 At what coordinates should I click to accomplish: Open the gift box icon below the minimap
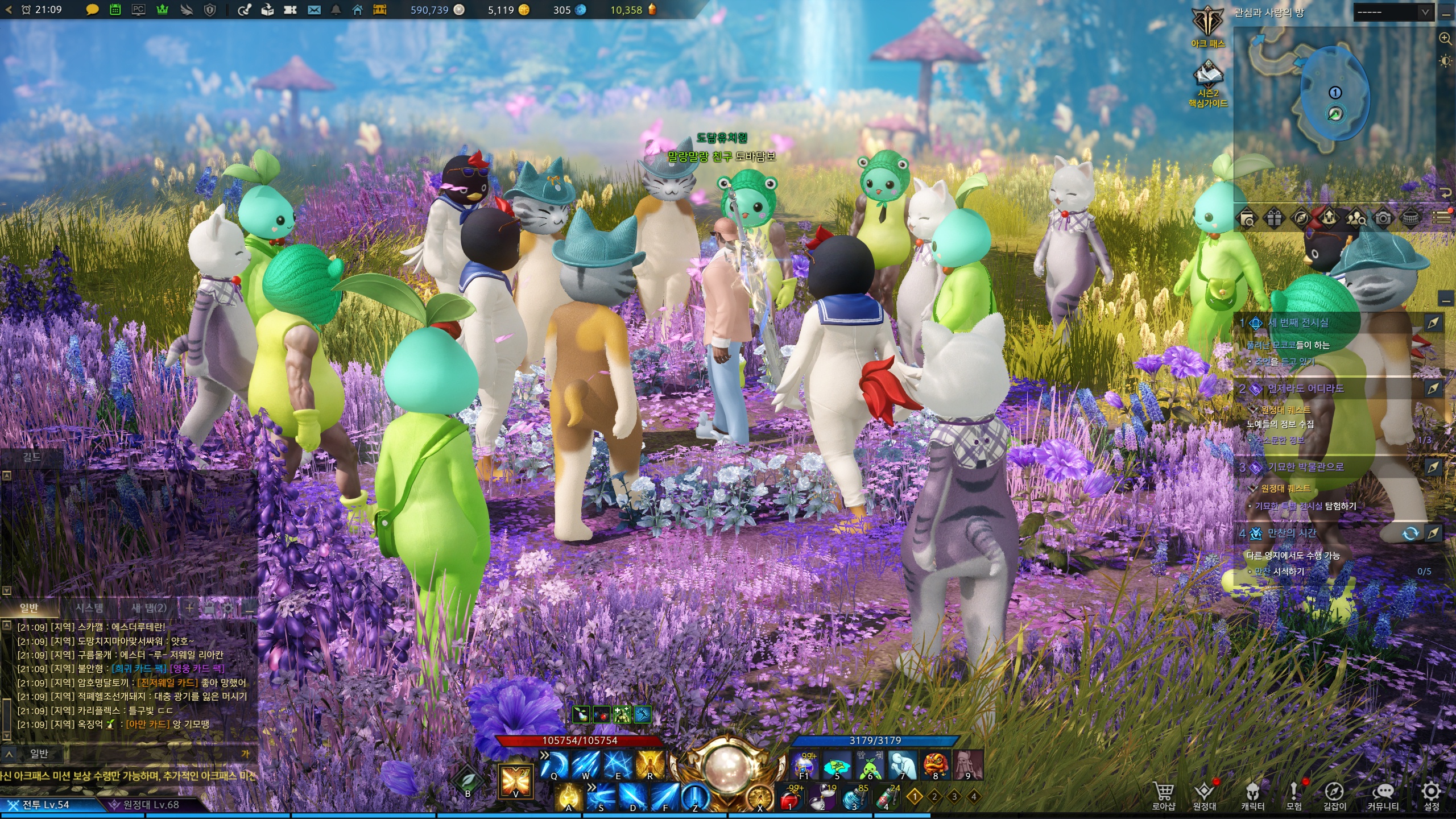pyautogui.click(x=1274, y=218)
